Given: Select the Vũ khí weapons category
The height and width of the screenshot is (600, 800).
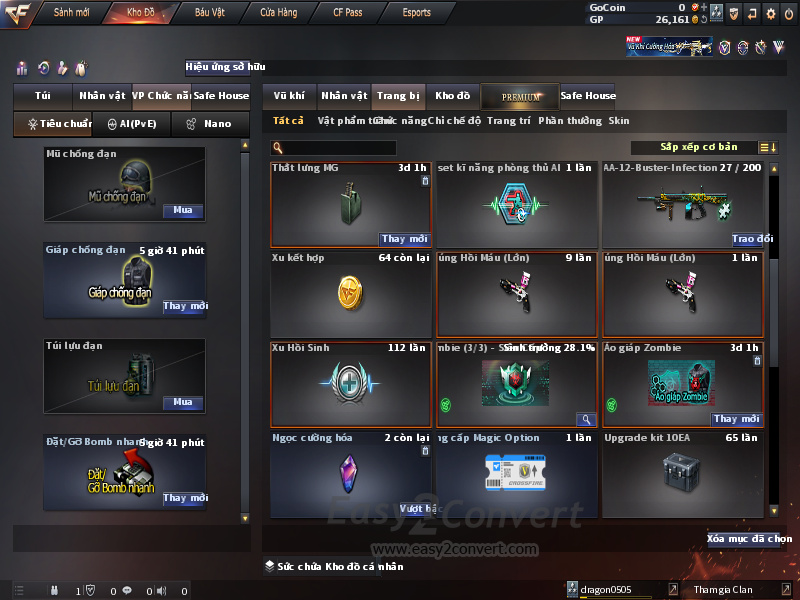Looking at the screenshot, I should click(x=289, y=96).
